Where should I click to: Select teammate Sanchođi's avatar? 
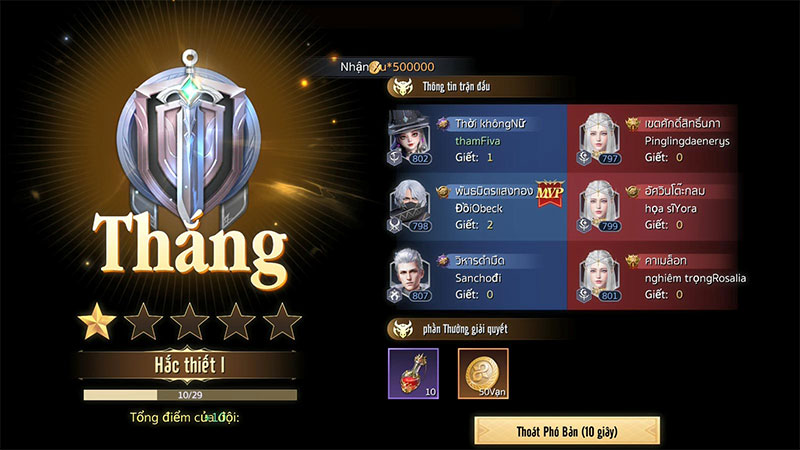[409, 276]
